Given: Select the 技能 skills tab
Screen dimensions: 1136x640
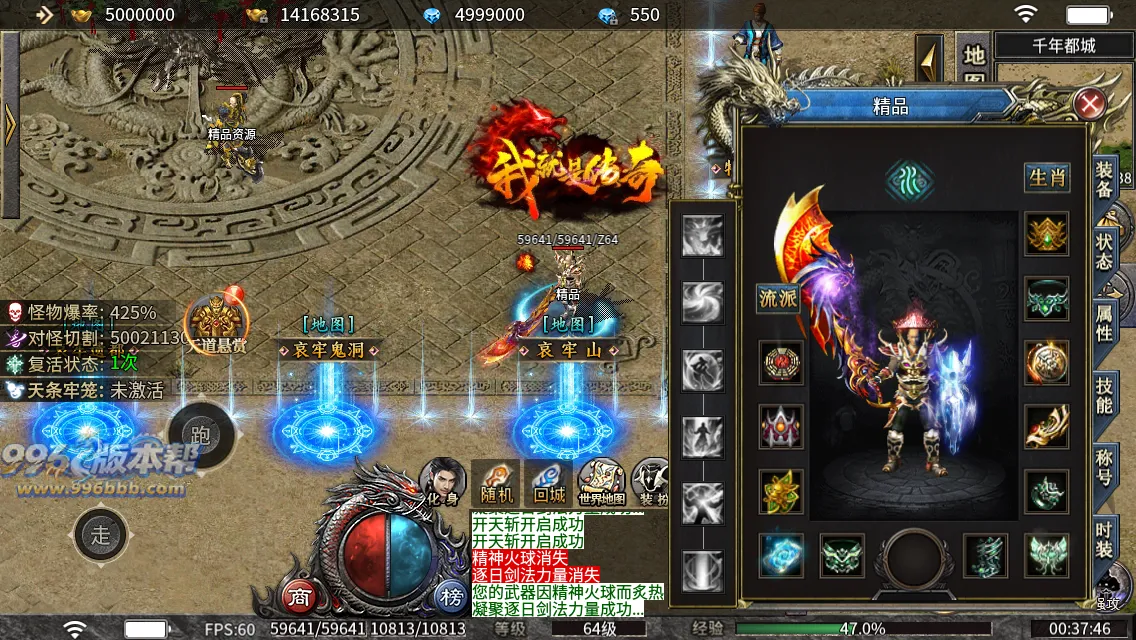Looking at the screenshot, I should click(1104, 395).
